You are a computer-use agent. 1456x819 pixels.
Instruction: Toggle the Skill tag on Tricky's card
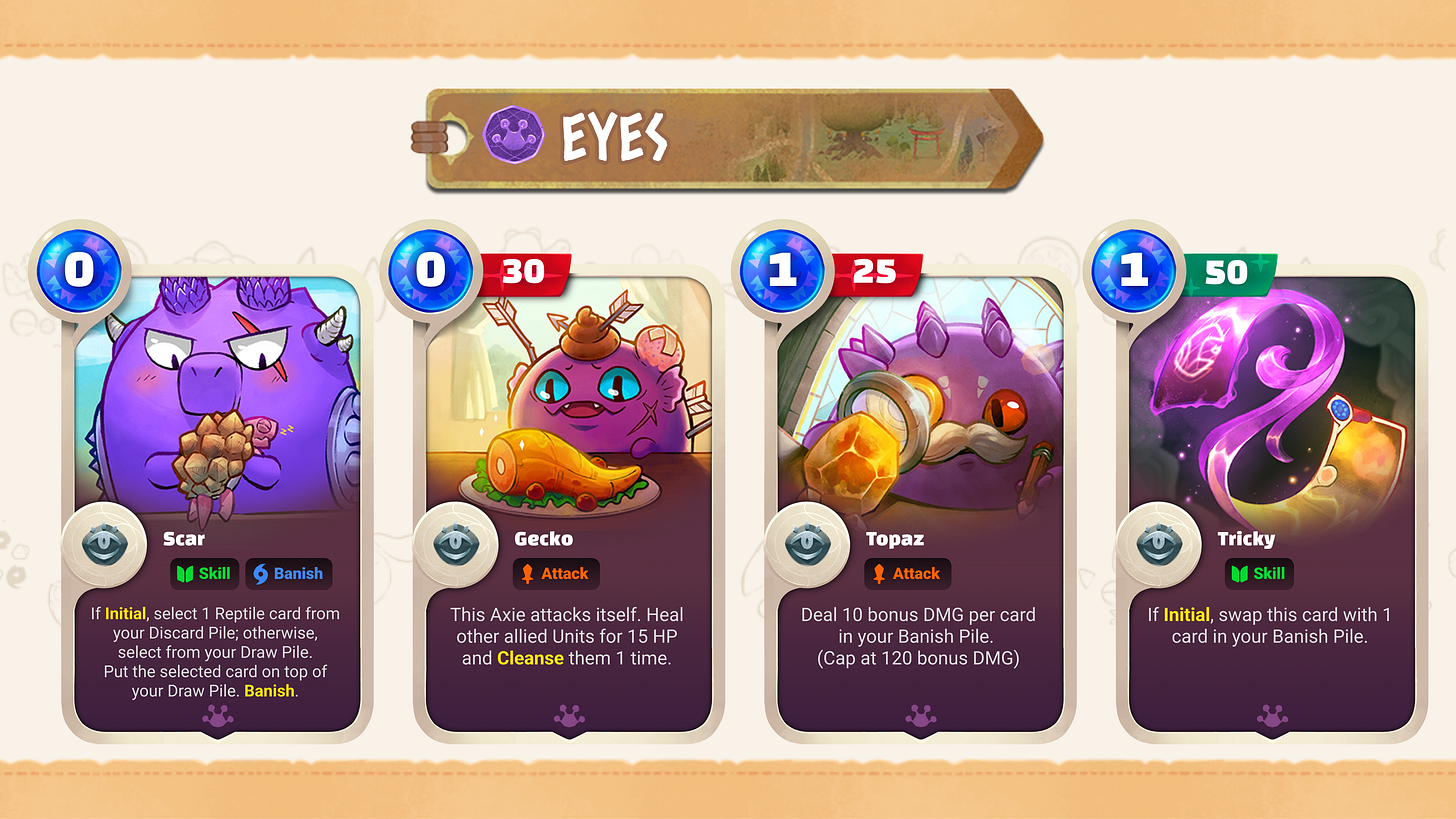point(1258,573)
